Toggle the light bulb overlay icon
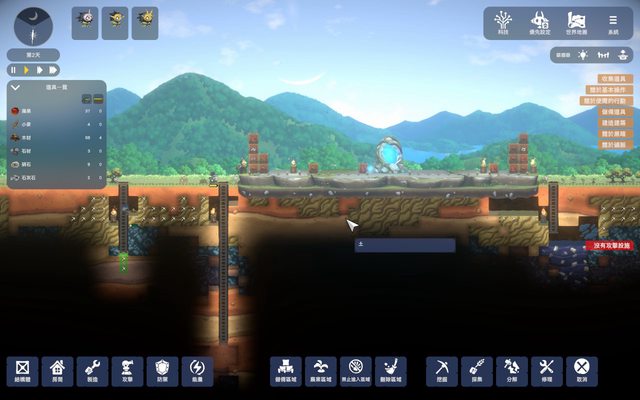Image resolution: width=640 pixels, height=400 pixels. click(x=583, y=54)
